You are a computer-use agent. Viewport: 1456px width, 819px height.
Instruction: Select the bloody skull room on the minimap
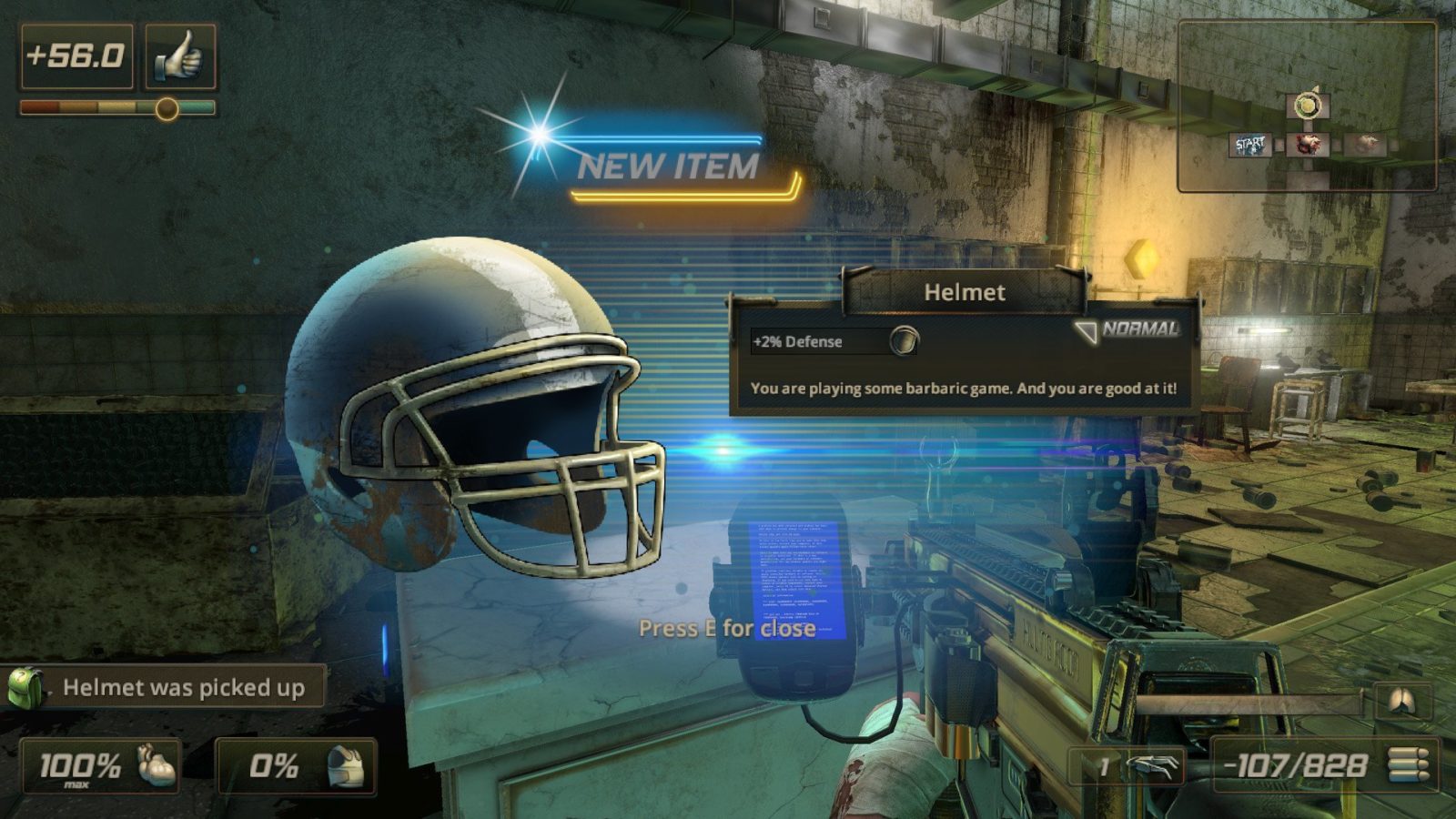pos(1307,144)
